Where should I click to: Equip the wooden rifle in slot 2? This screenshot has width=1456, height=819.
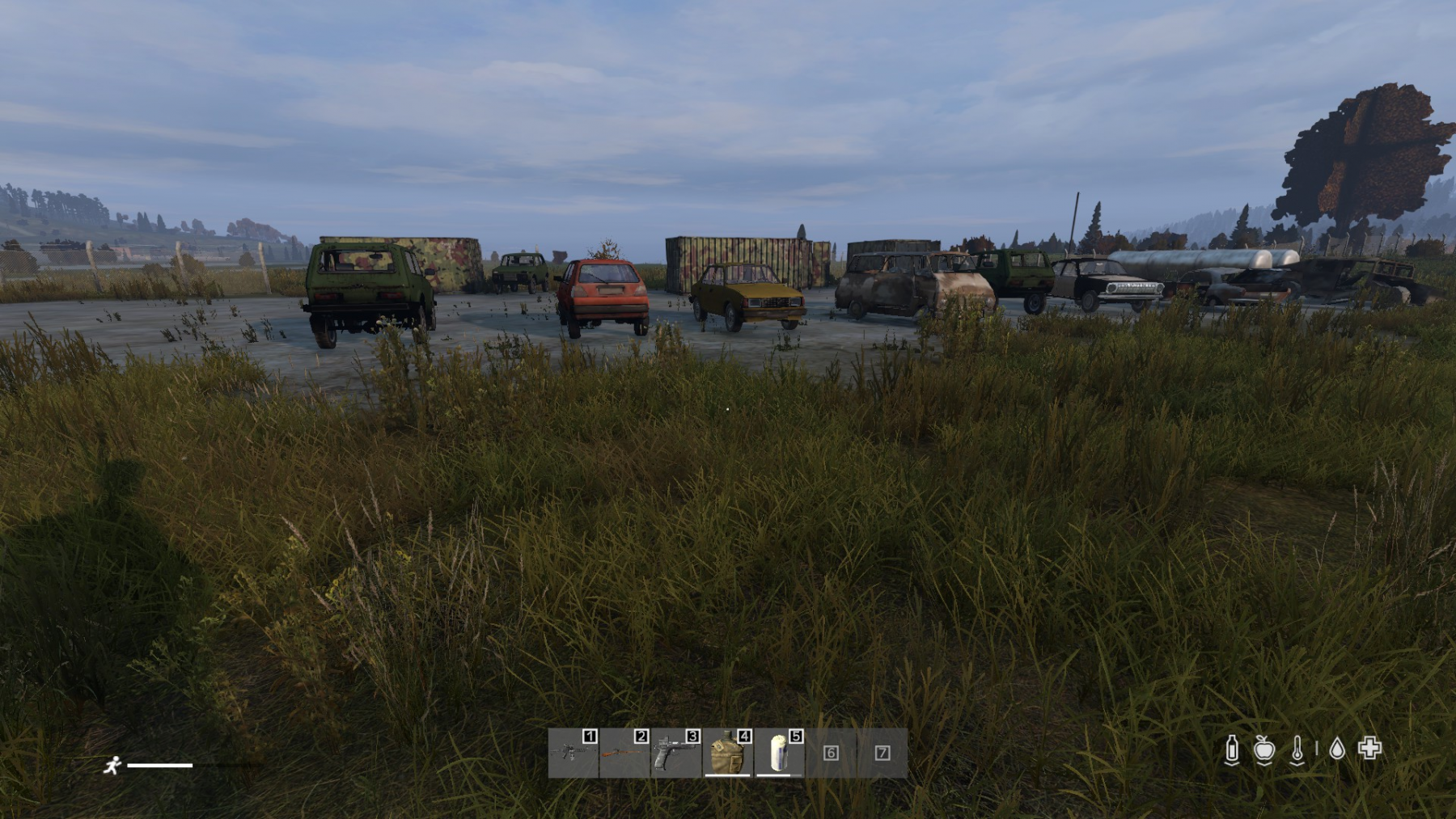click(x=624, y=753)
